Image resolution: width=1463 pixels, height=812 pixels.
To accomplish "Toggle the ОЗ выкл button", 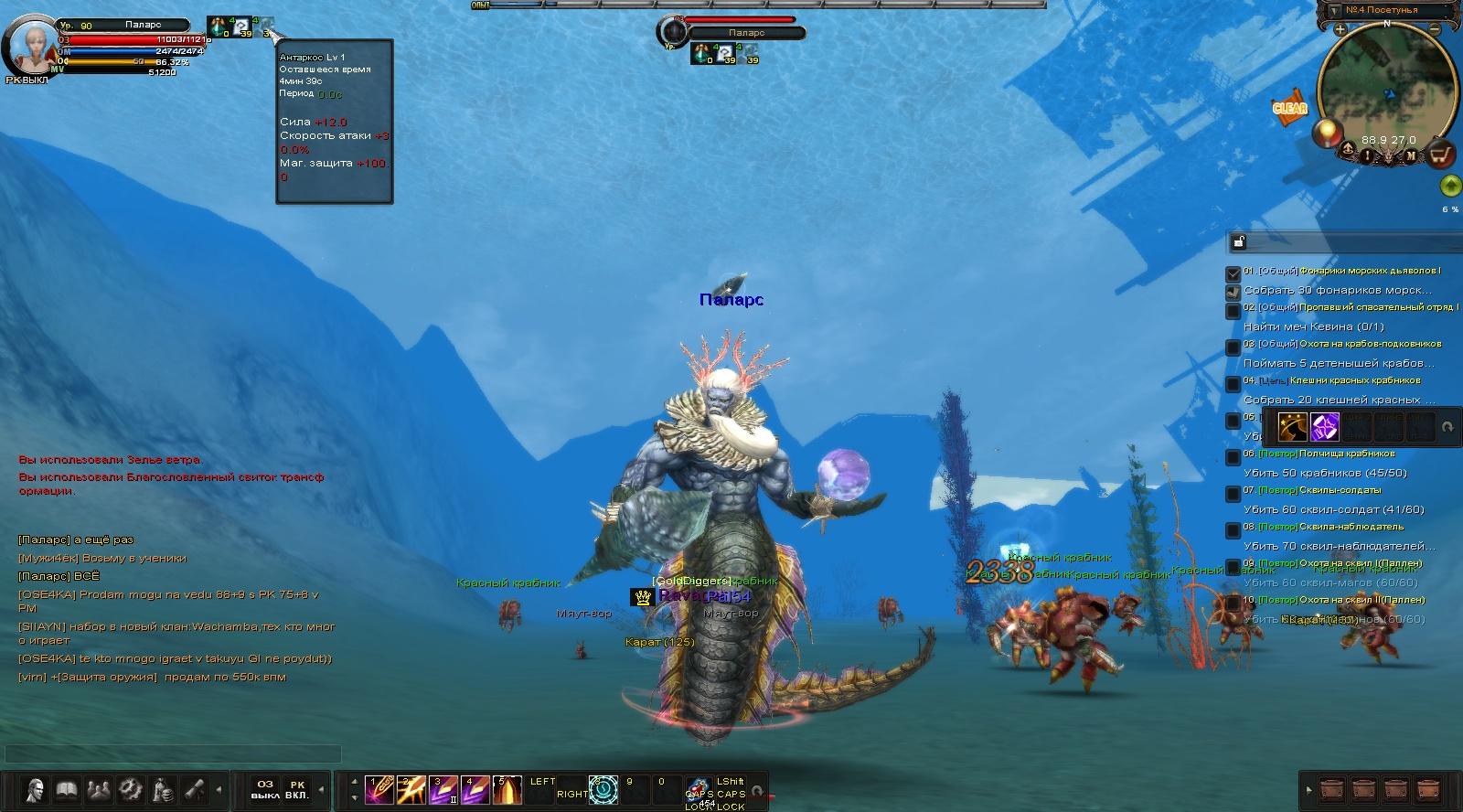I will pyautogui.click(x=264, y=789).
